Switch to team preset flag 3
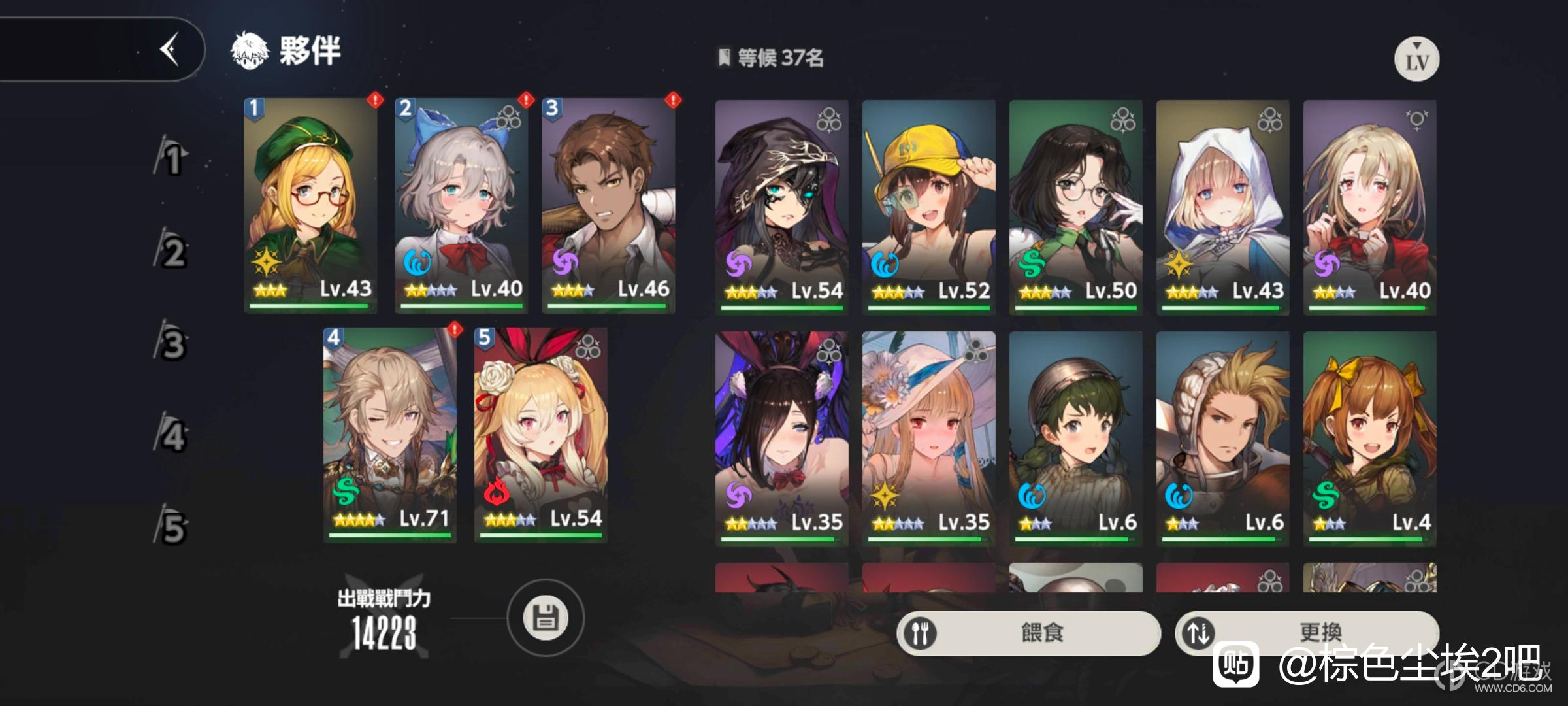1568x706 pixels. click(172, 343)
